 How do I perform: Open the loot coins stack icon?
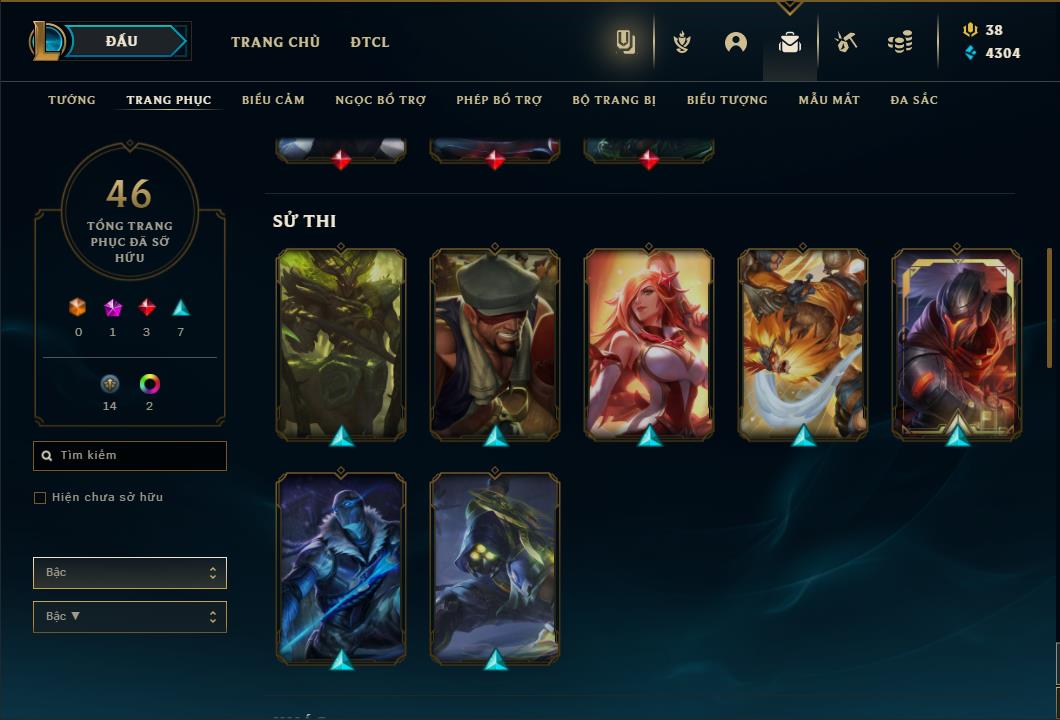pyautogui.click(x=900, y=42)
